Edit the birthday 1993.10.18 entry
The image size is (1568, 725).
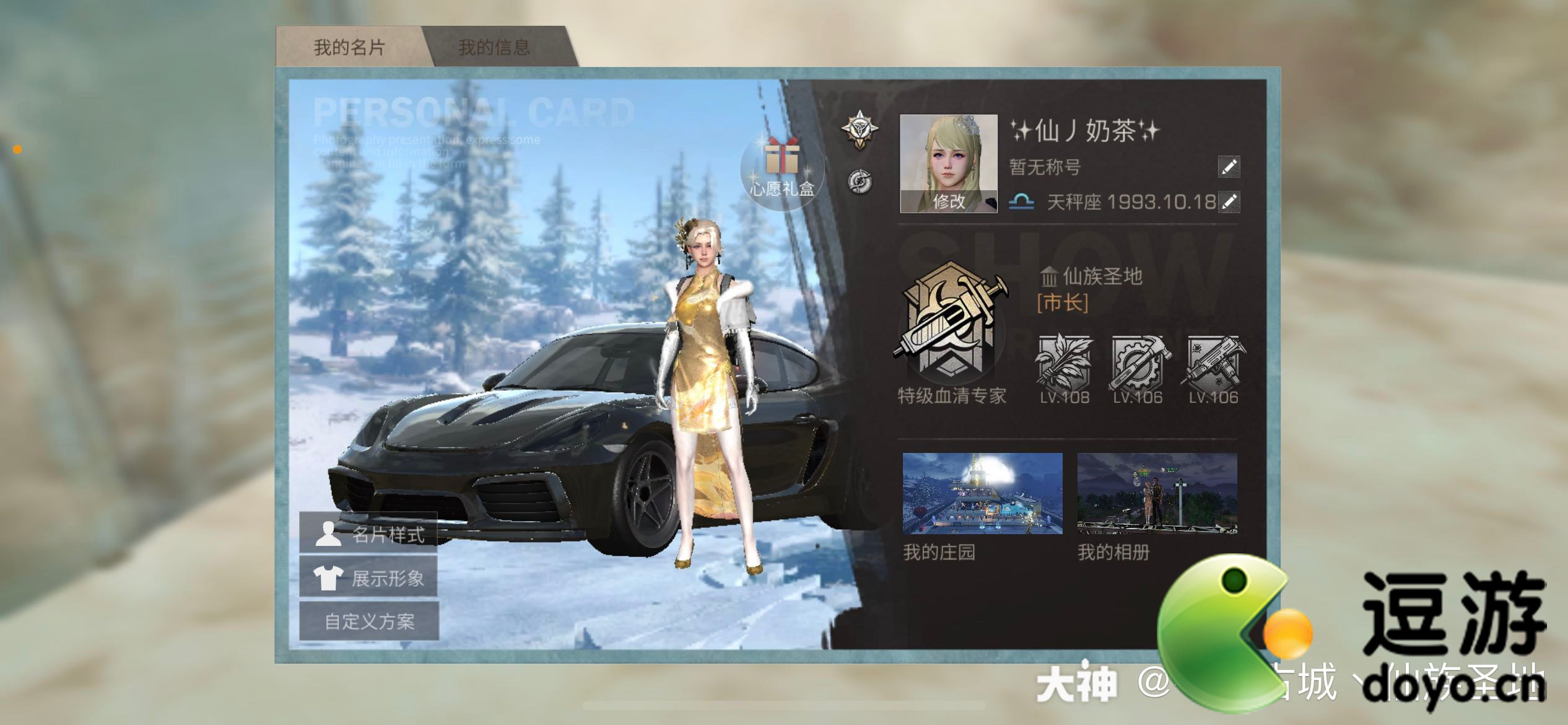pyautogui.click(x=1229, y=201)
